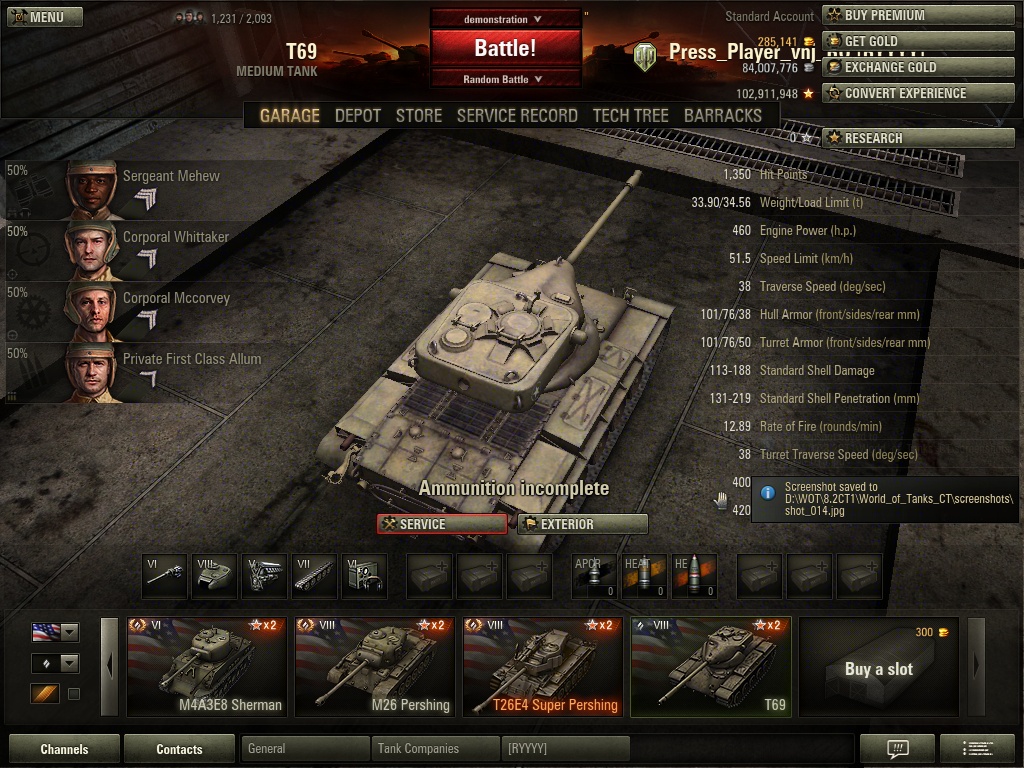
Task: Buy a new garage slot
Action: (878, 667)
